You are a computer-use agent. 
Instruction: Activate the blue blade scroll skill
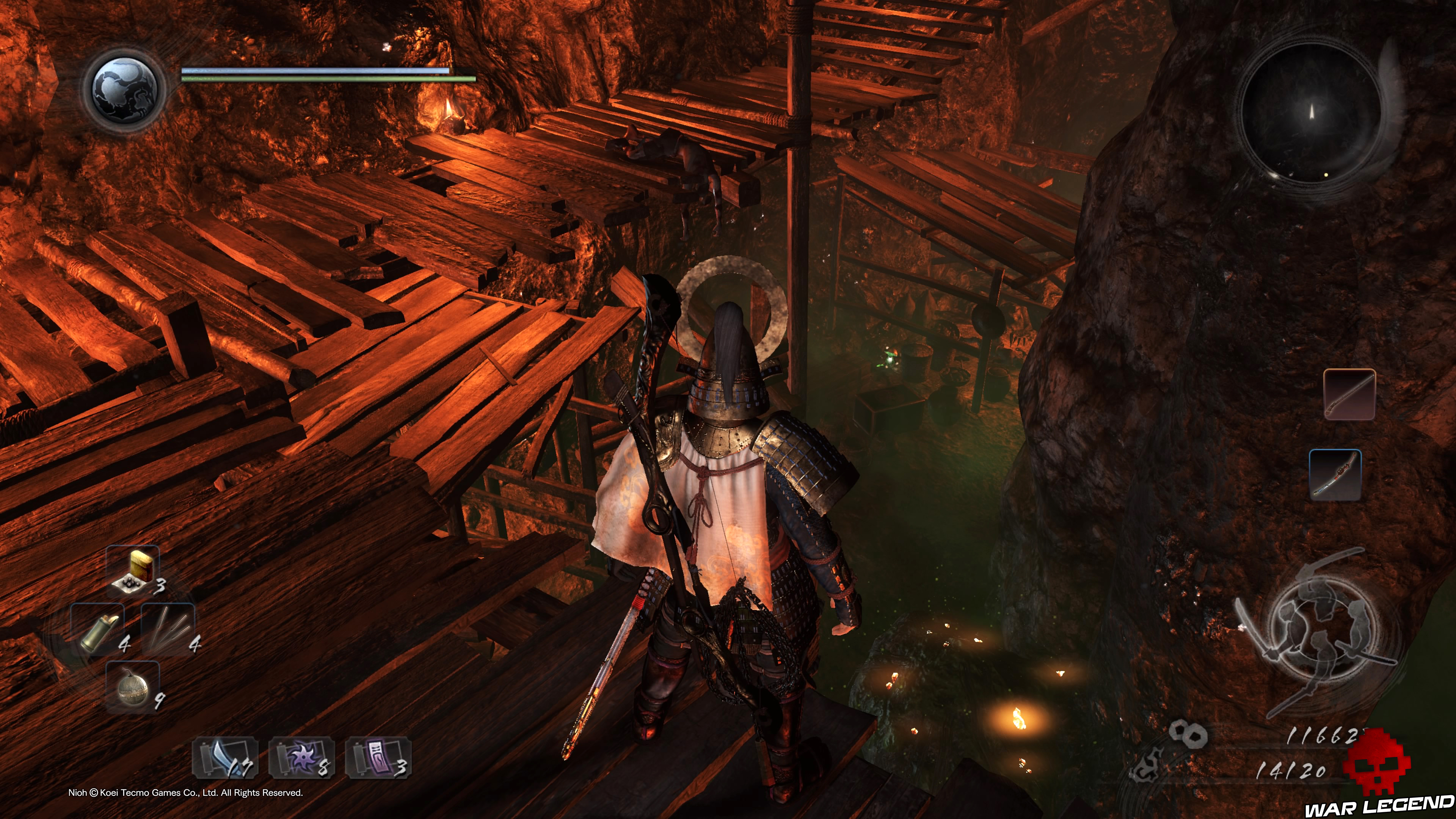(225, 758)
